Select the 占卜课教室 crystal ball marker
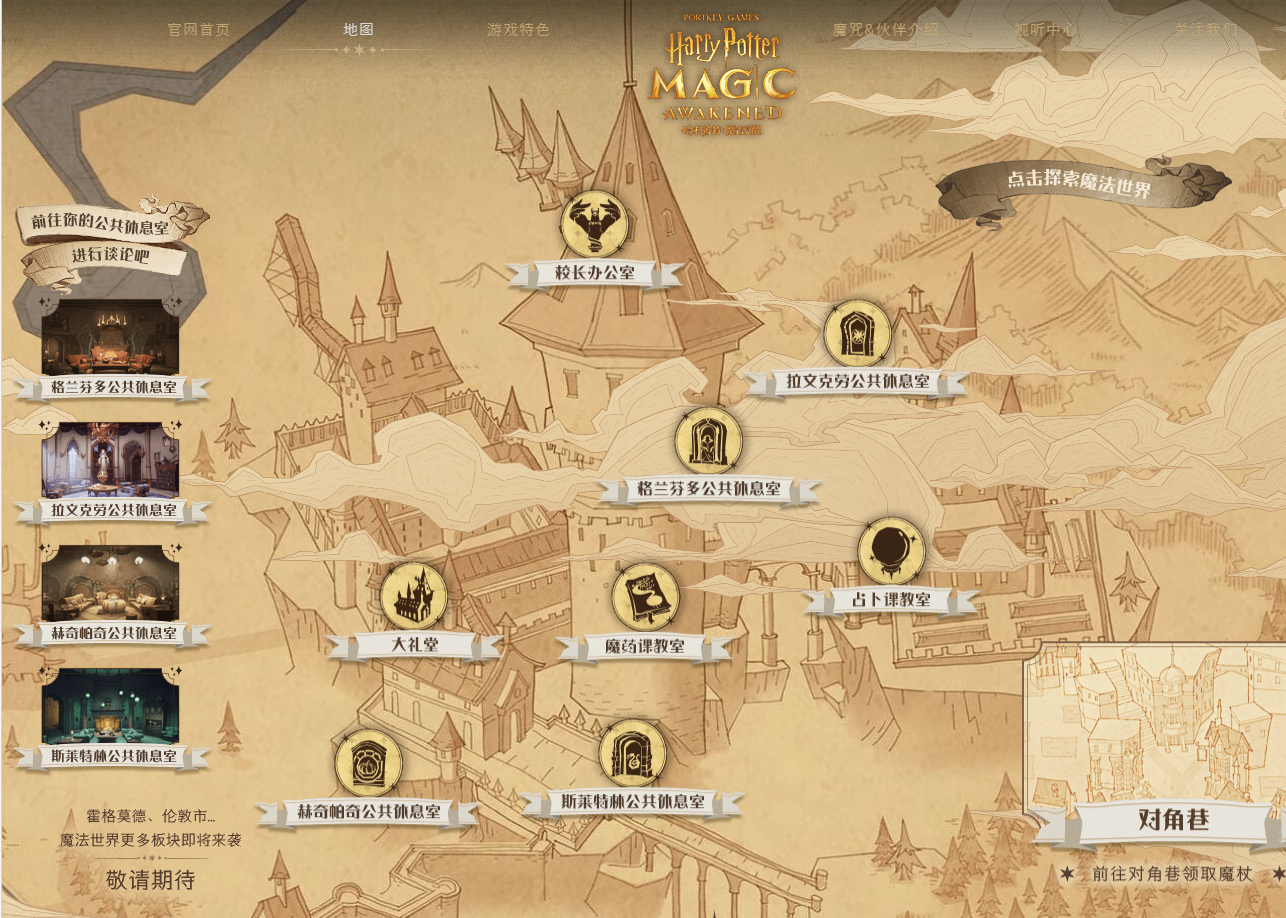The width and height of the screenshot is (1286, 918). (x=890, y=551)
